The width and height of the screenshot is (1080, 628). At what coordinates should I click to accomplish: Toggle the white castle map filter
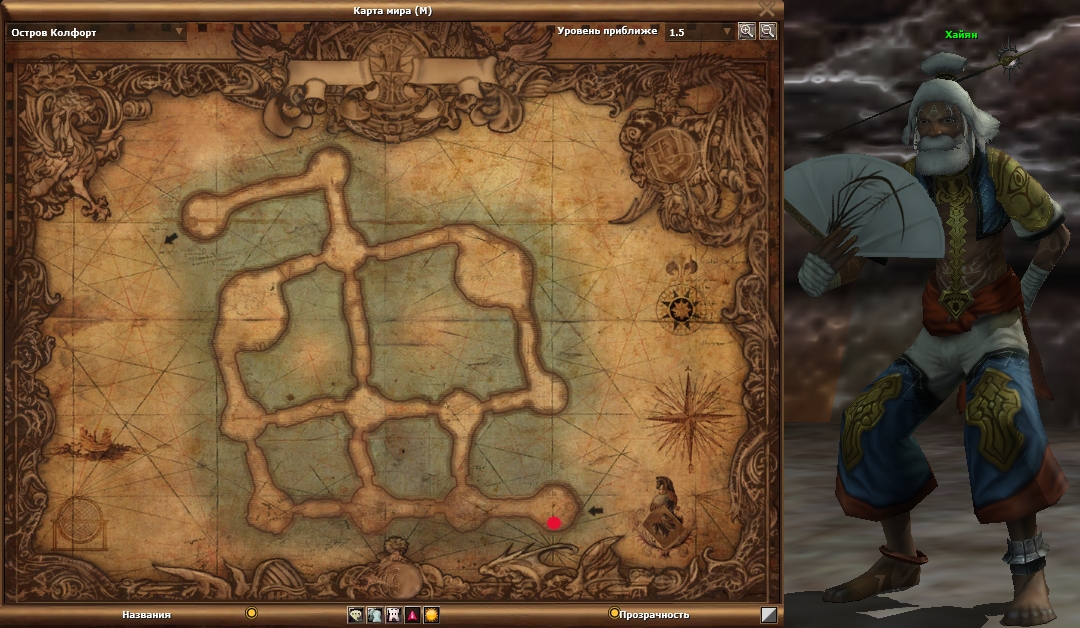tap(393, 615)
